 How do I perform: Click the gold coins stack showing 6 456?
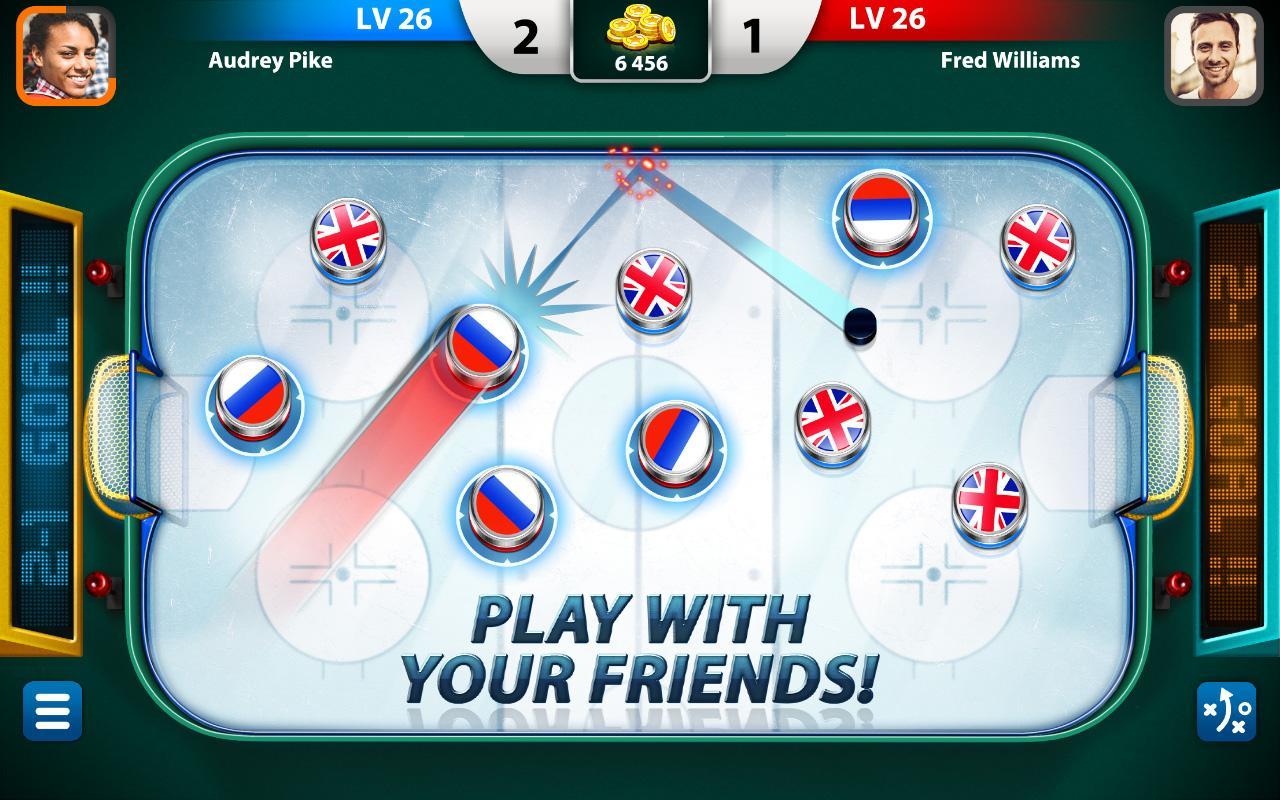point(640,32)
